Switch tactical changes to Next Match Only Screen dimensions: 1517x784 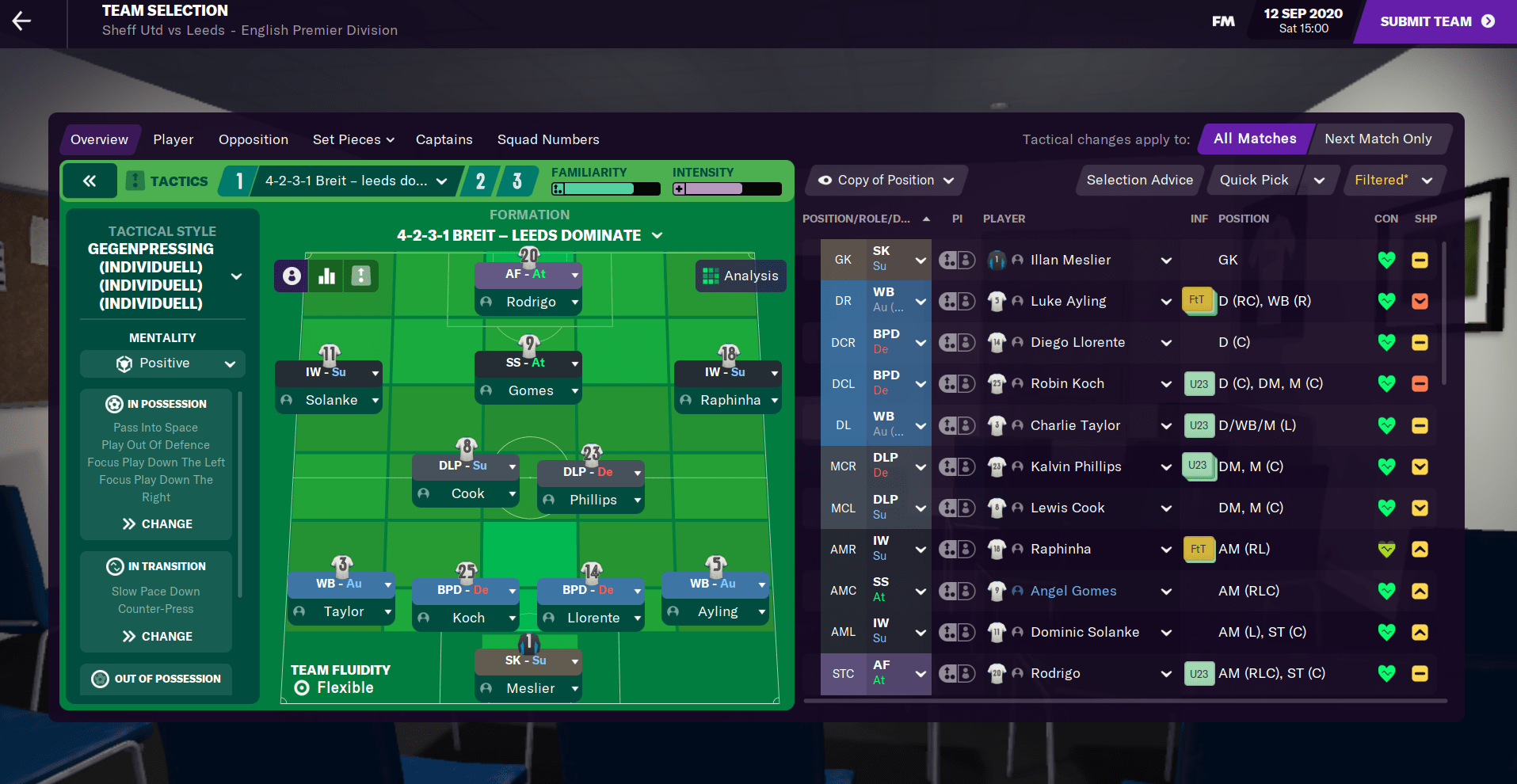(1379, 139)
